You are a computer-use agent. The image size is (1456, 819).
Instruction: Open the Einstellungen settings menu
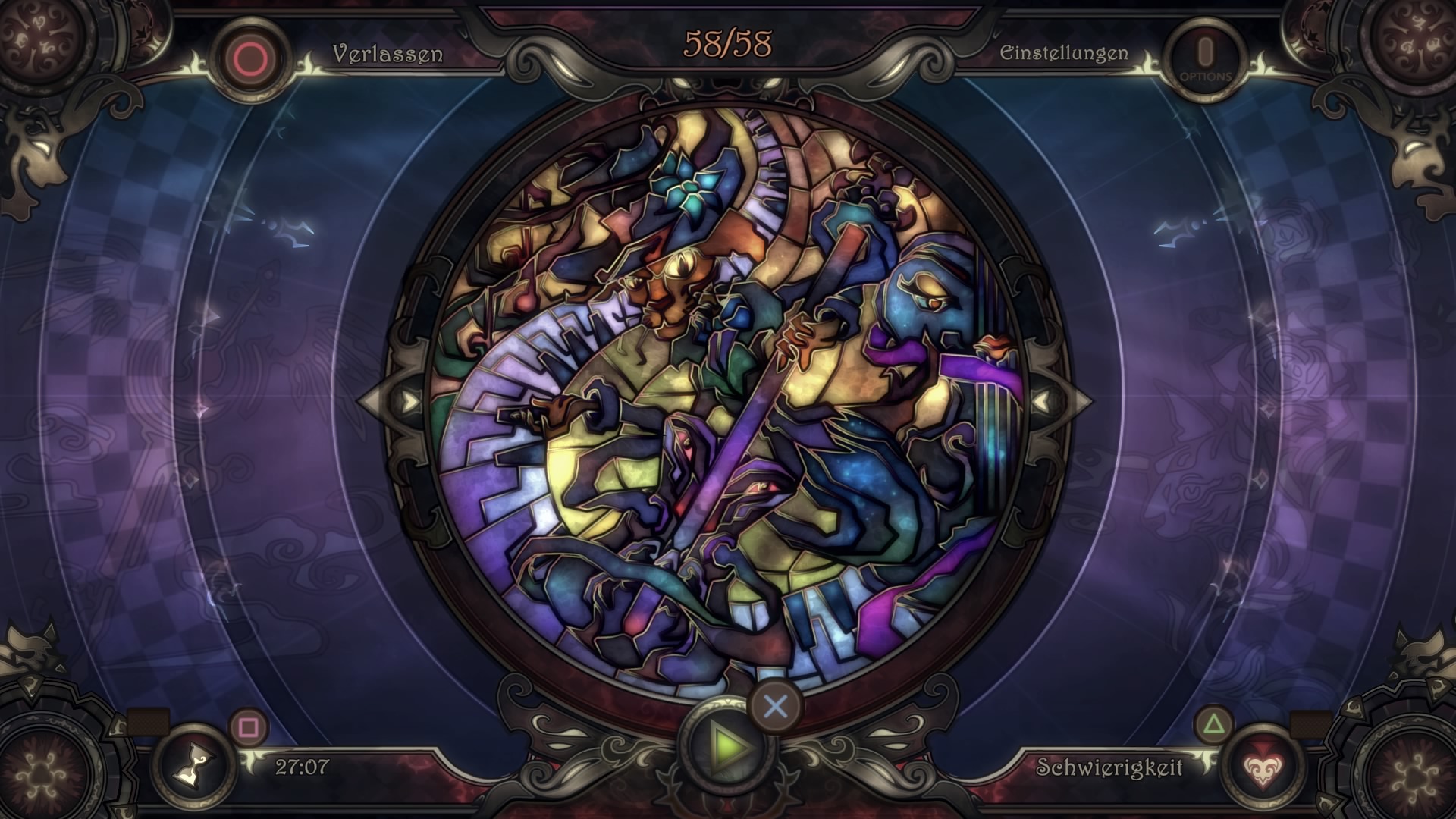pyautogui.click(x=1063, y=53)
